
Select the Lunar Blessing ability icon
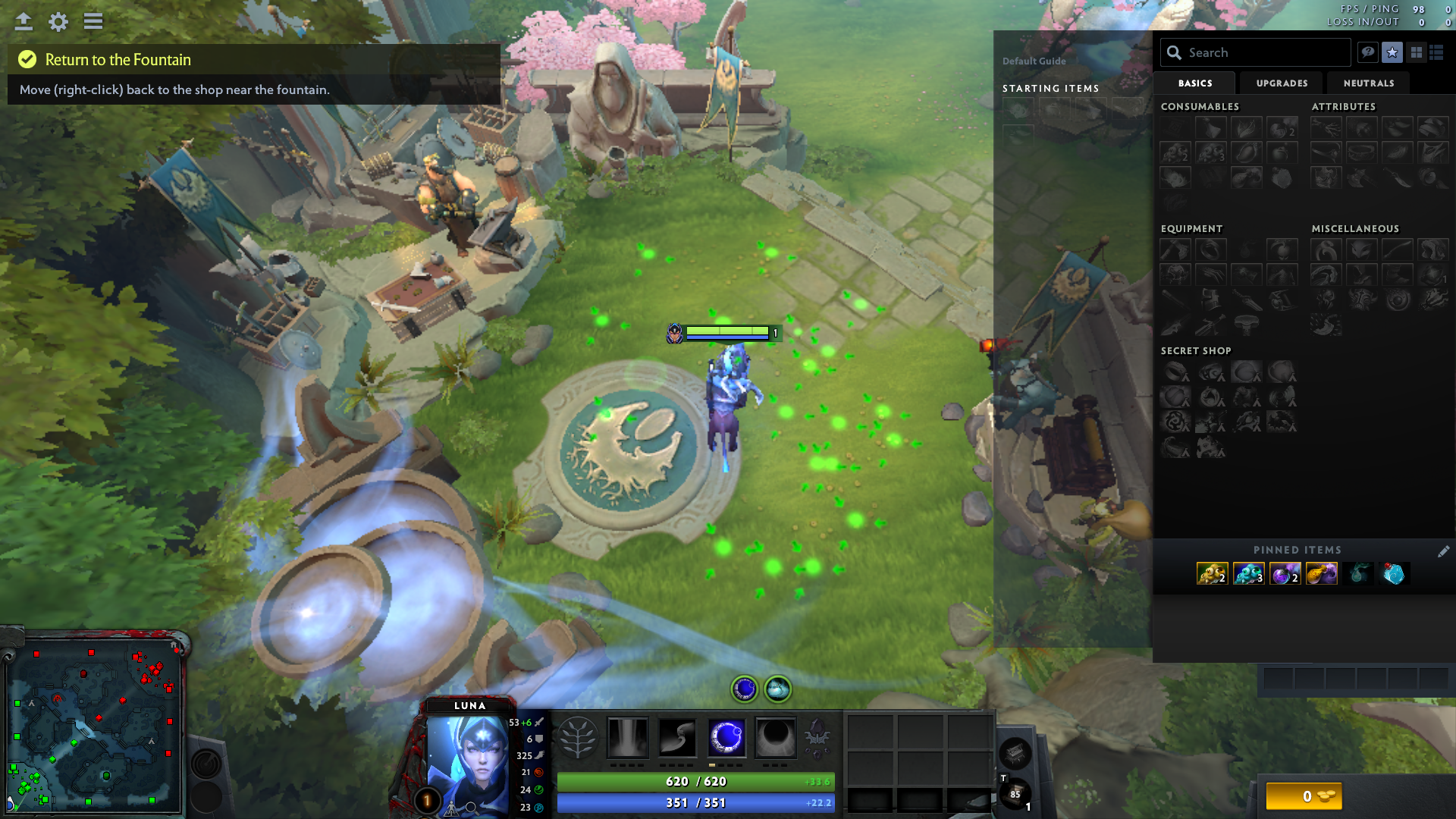(x=726, y=737)
